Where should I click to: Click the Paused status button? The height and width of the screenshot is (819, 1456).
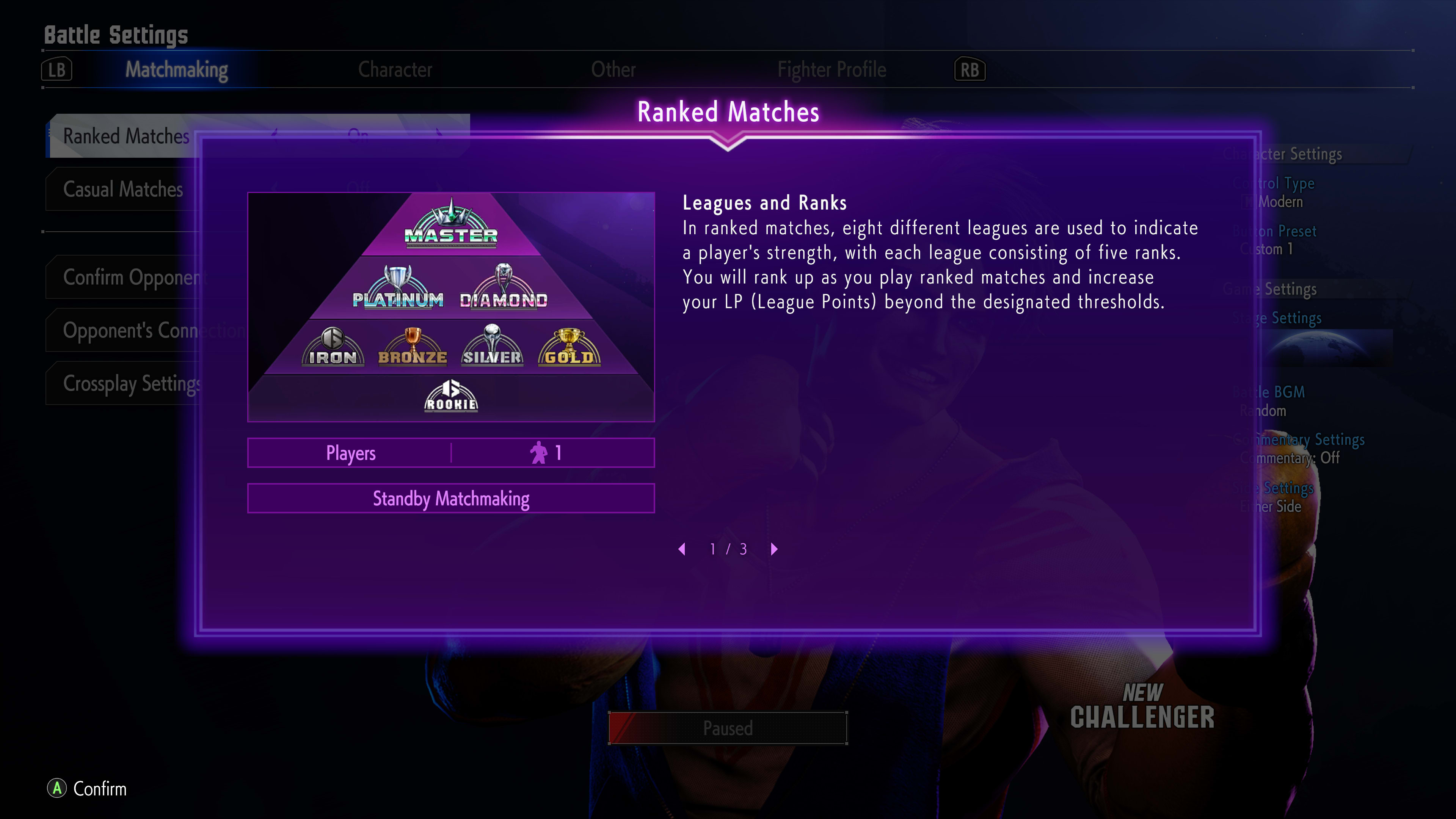coord(728,728)
